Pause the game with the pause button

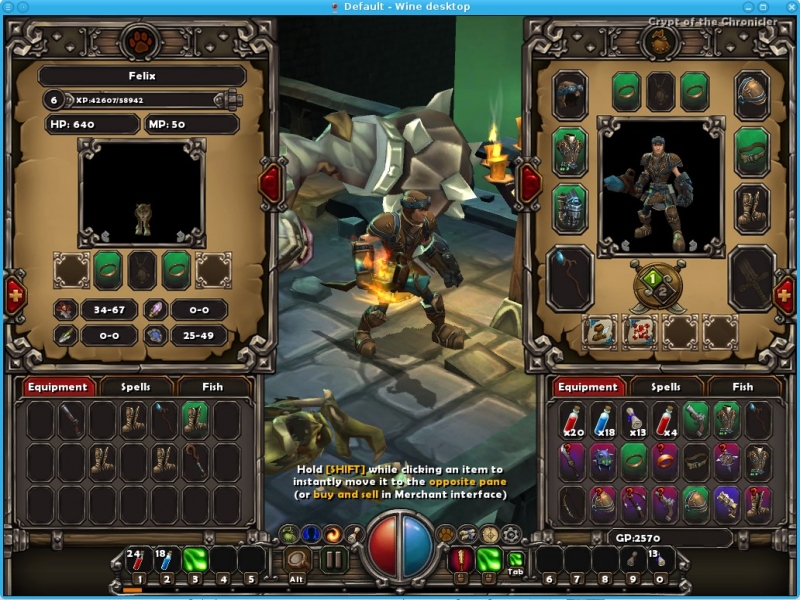pyautogui.click(x=334, y=558)
